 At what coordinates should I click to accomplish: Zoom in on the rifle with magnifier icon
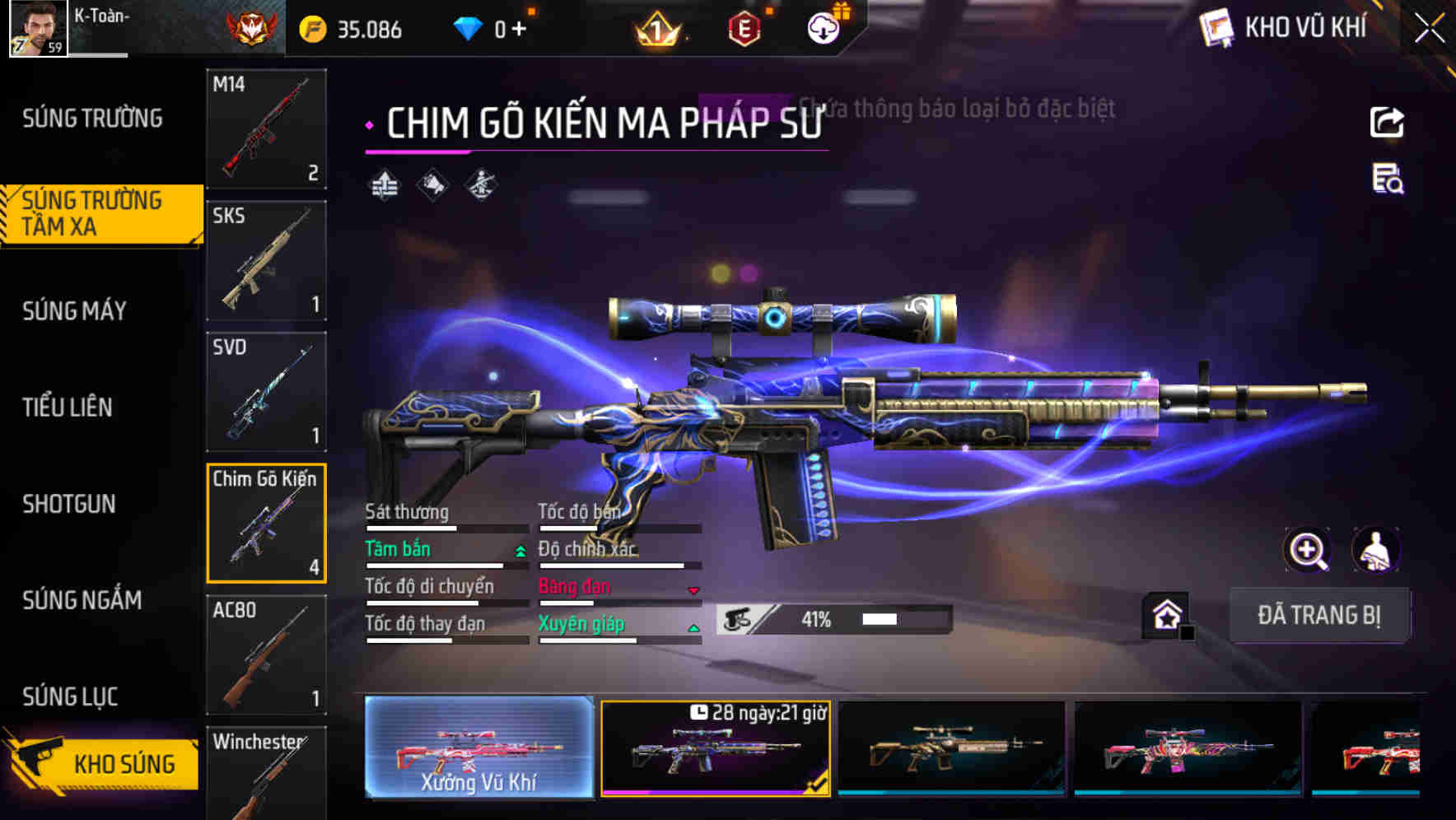pyautogui.click(x=1308, y=550)
